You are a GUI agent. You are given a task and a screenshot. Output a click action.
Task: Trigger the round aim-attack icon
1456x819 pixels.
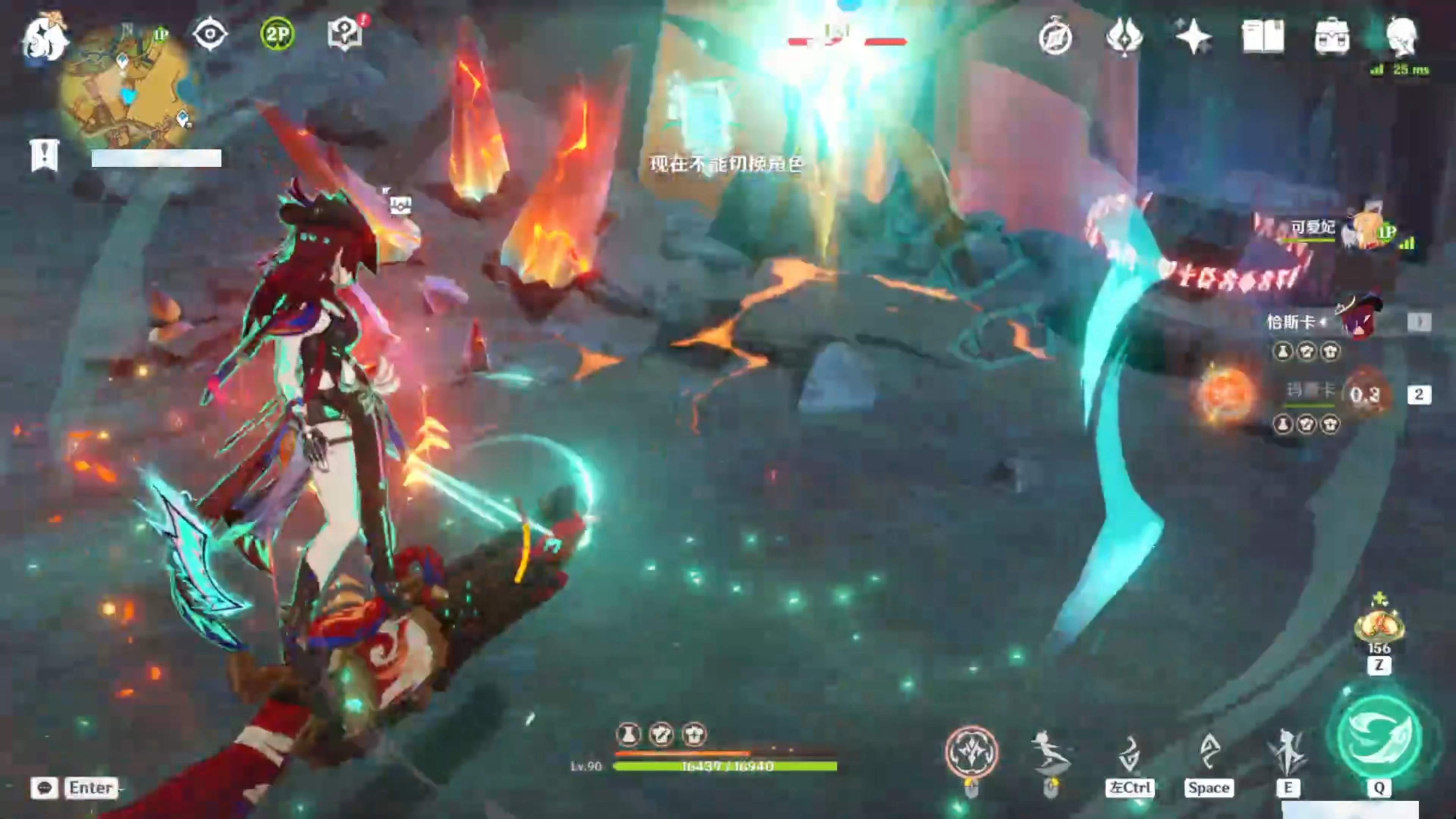(x=971, y=752)
